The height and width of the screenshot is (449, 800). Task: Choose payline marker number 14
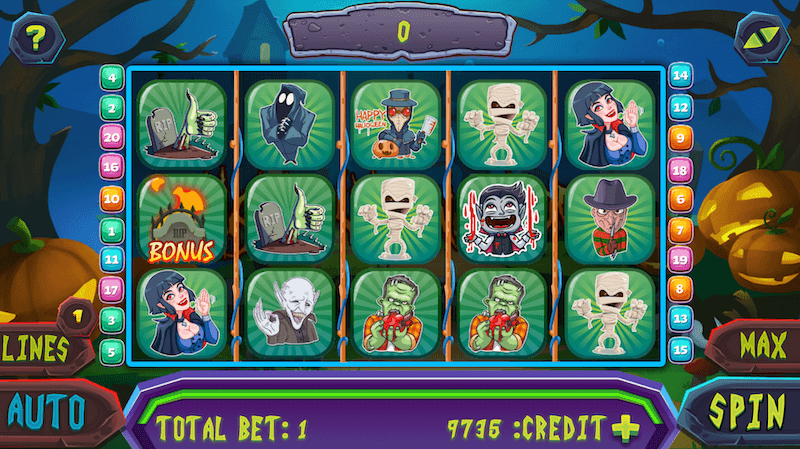coord(680,75)
